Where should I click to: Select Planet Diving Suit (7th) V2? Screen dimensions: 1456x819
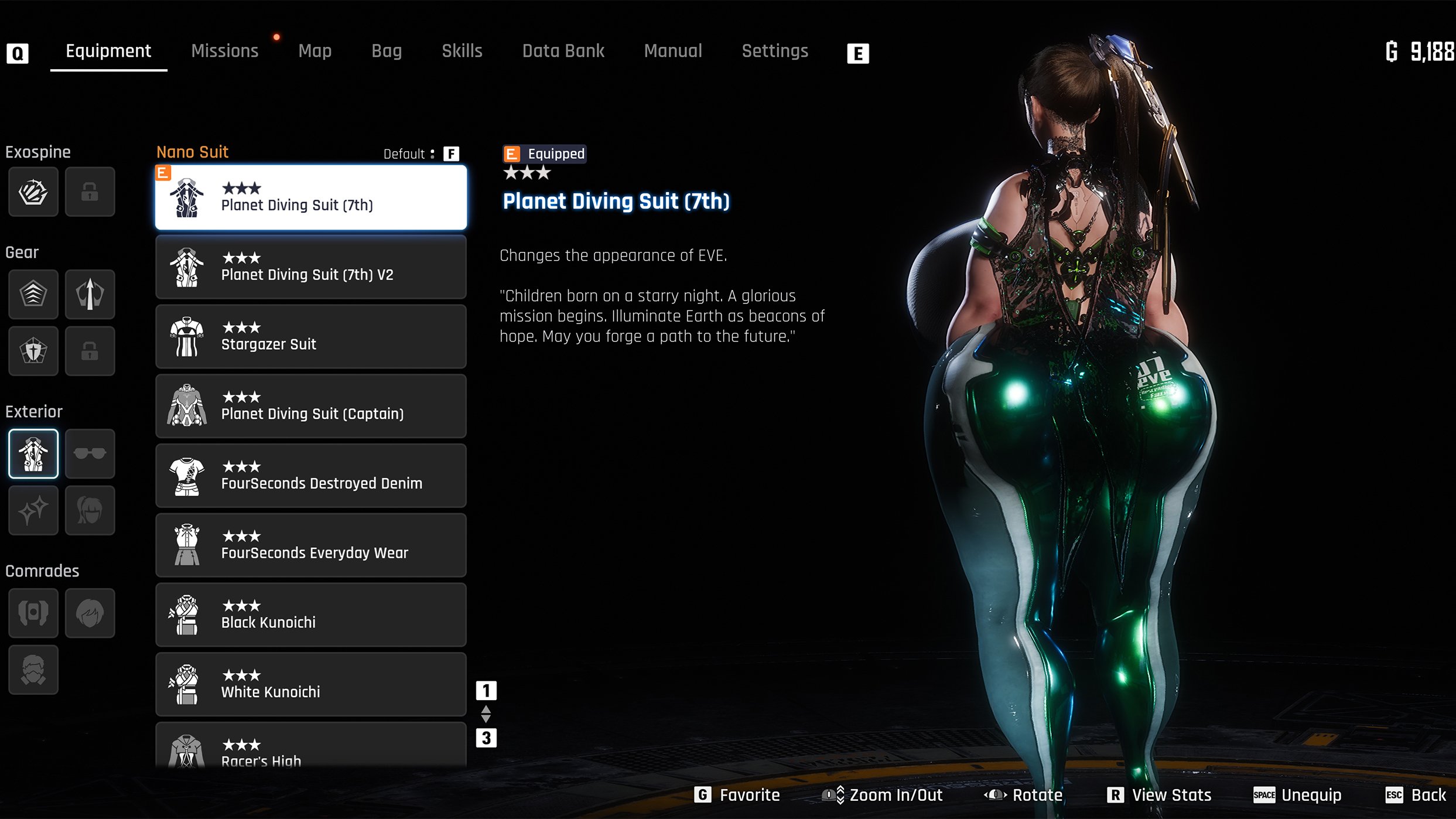click(310, 267)
